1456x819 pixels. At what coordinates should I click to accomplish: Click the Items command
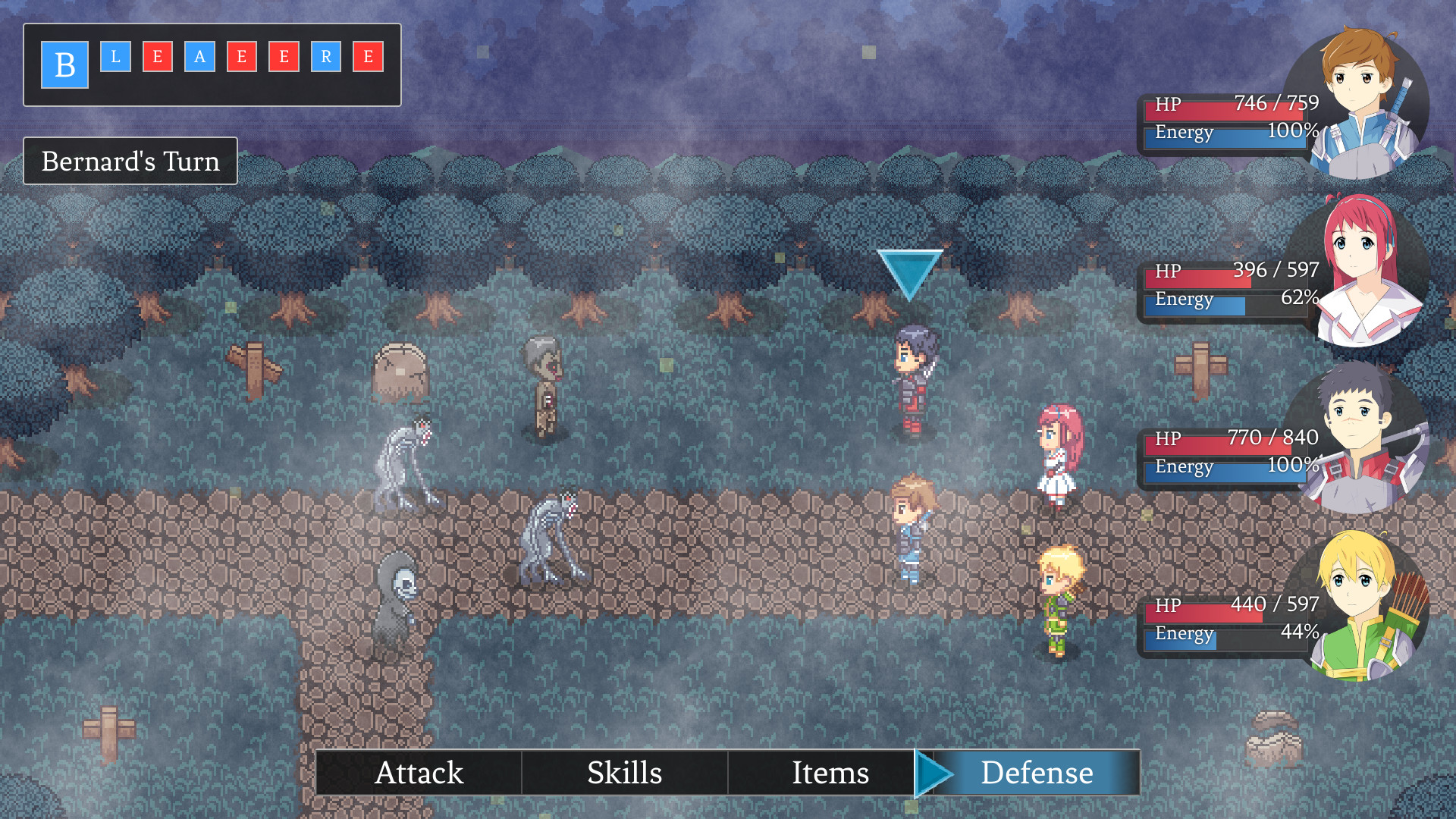click(830, 773)
